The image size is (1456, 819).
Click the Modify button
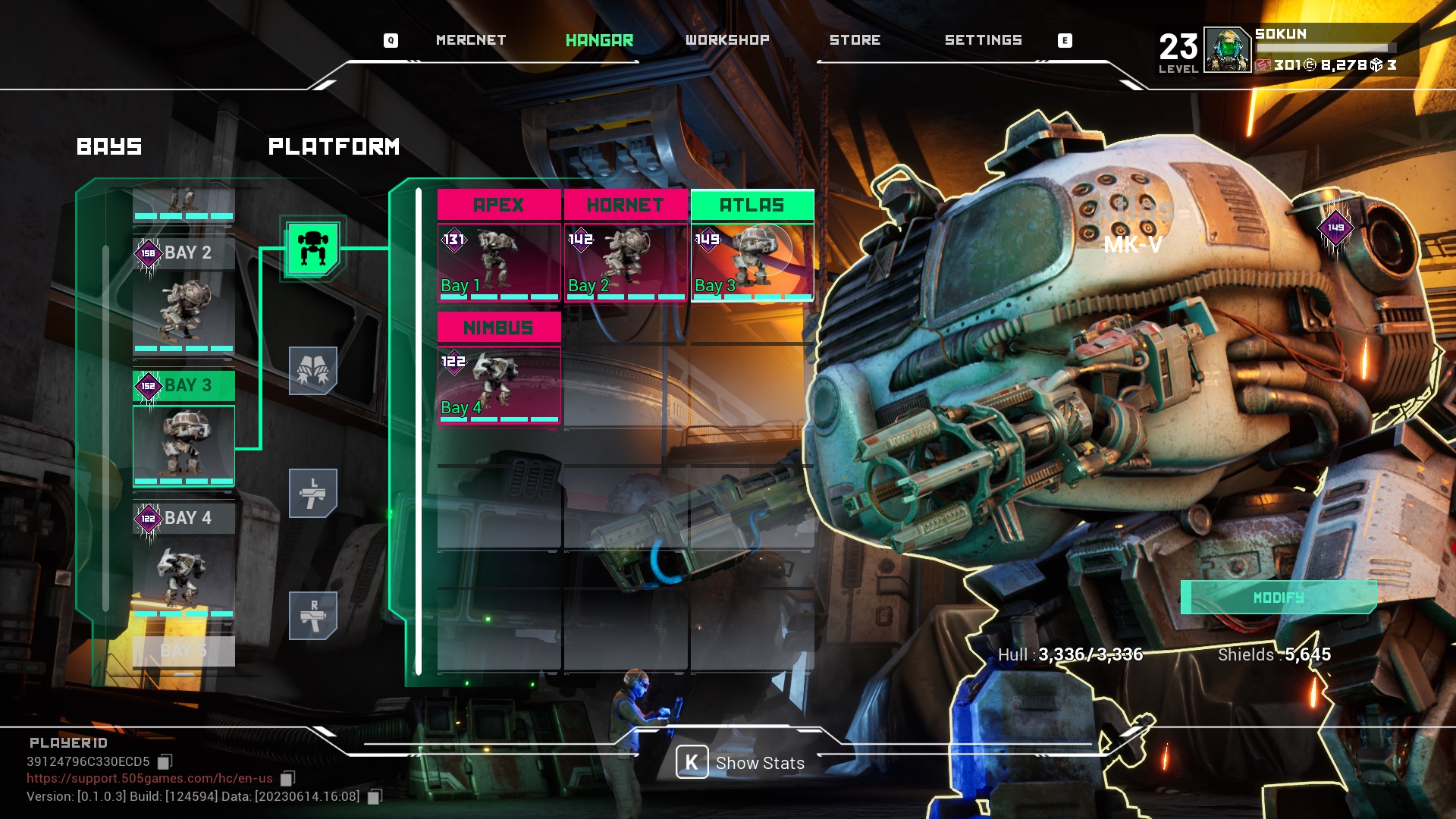(x=1279, y=598)
